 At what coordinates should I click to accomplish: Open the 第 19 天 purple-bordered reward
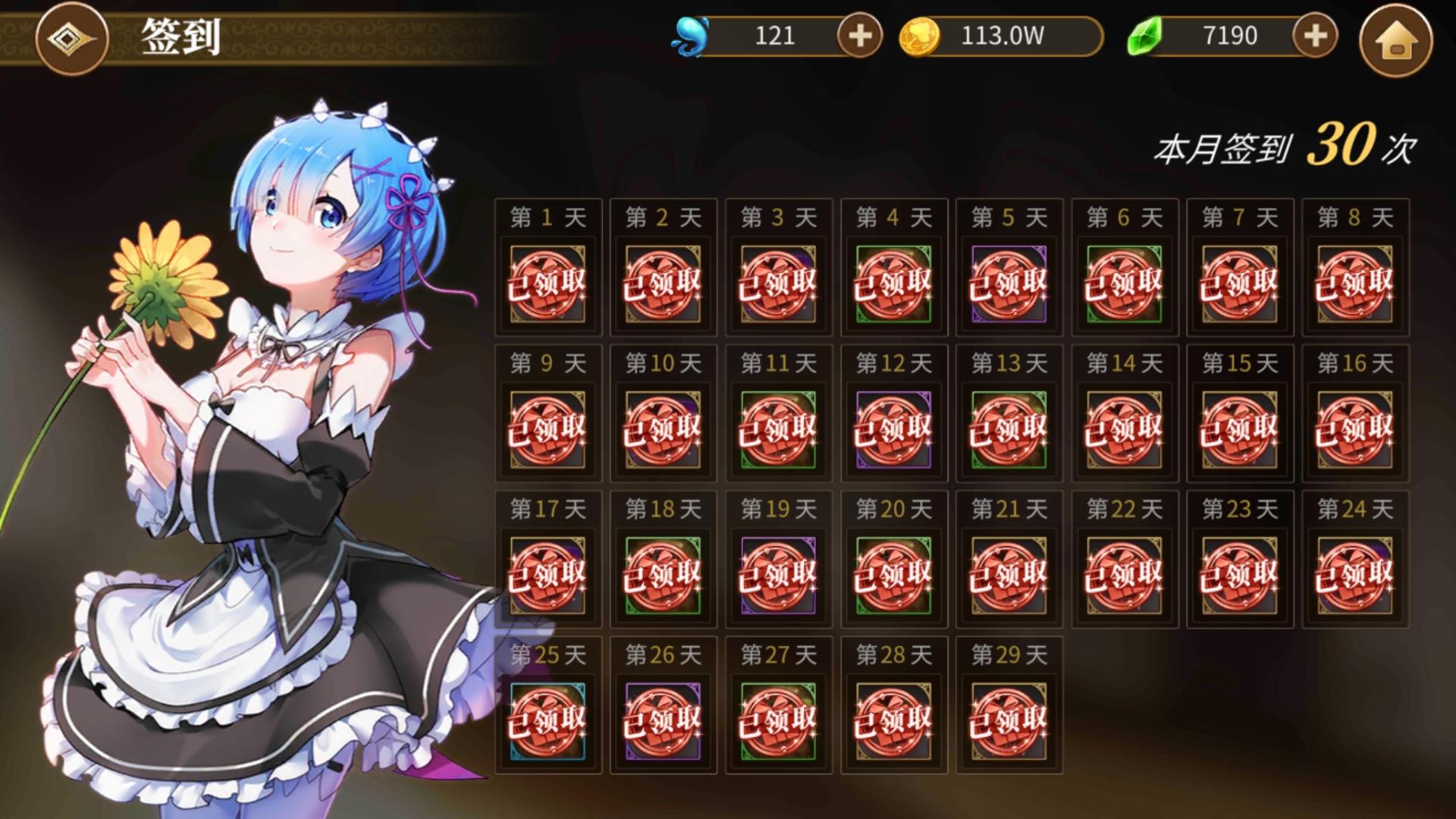coord(778,574)
